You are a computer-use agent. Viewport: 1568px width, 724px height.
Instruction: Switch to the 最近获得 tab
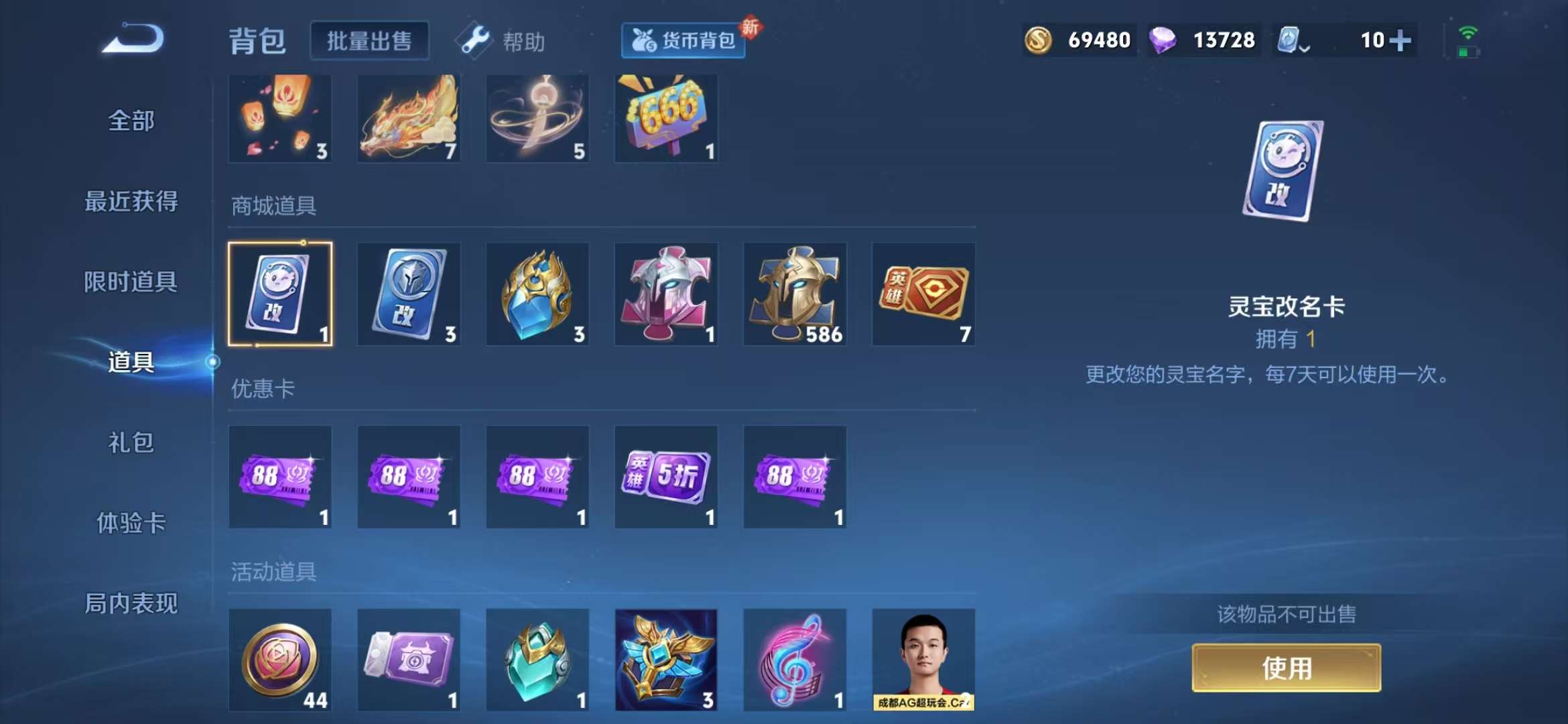131,202
